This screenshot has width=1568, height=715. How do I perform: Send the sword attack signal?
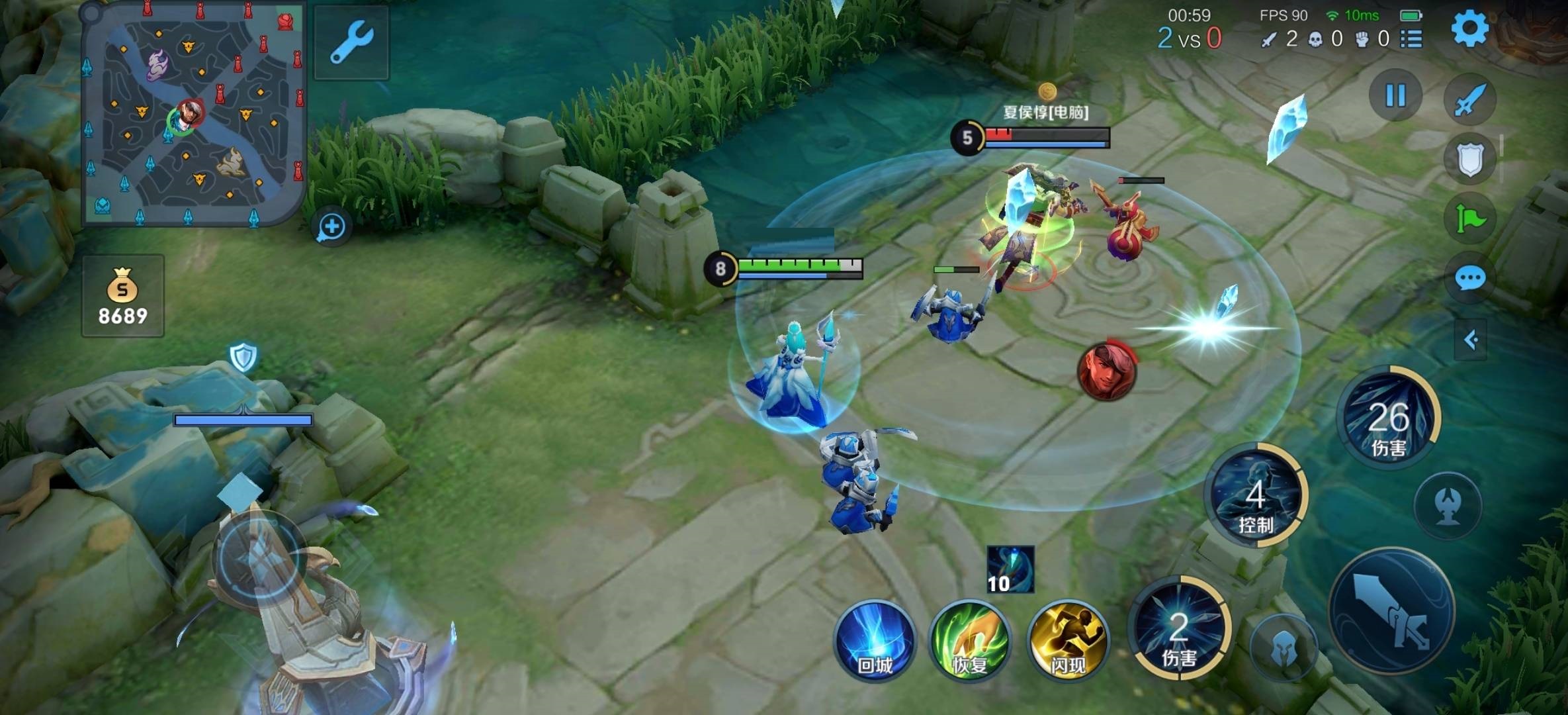click(1469, 100)
